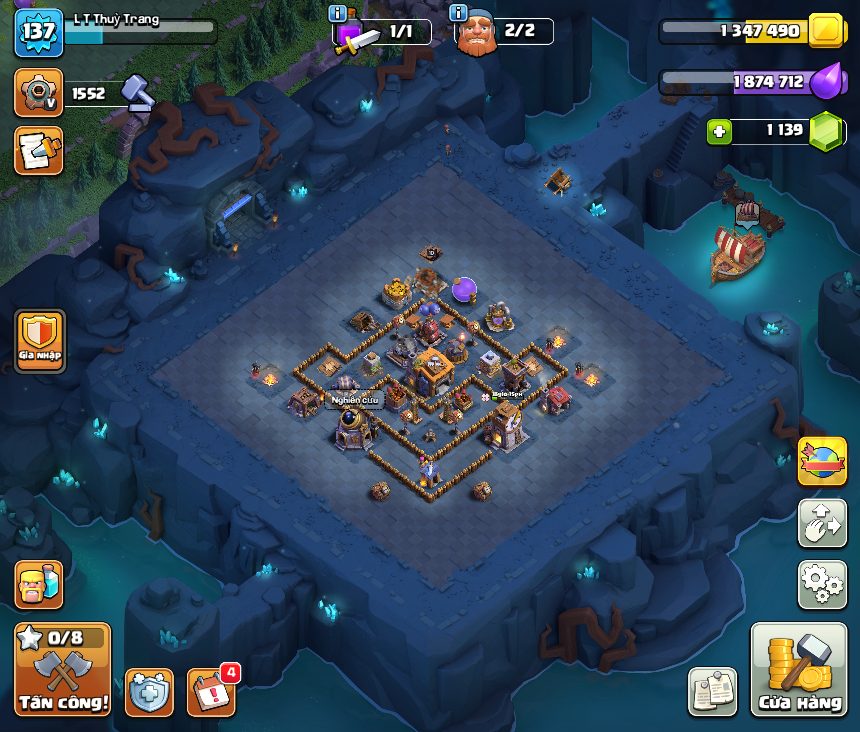Click the gold coin resource icon
The height and width of the screenshot is (732, 860).
tap(827, 31)
